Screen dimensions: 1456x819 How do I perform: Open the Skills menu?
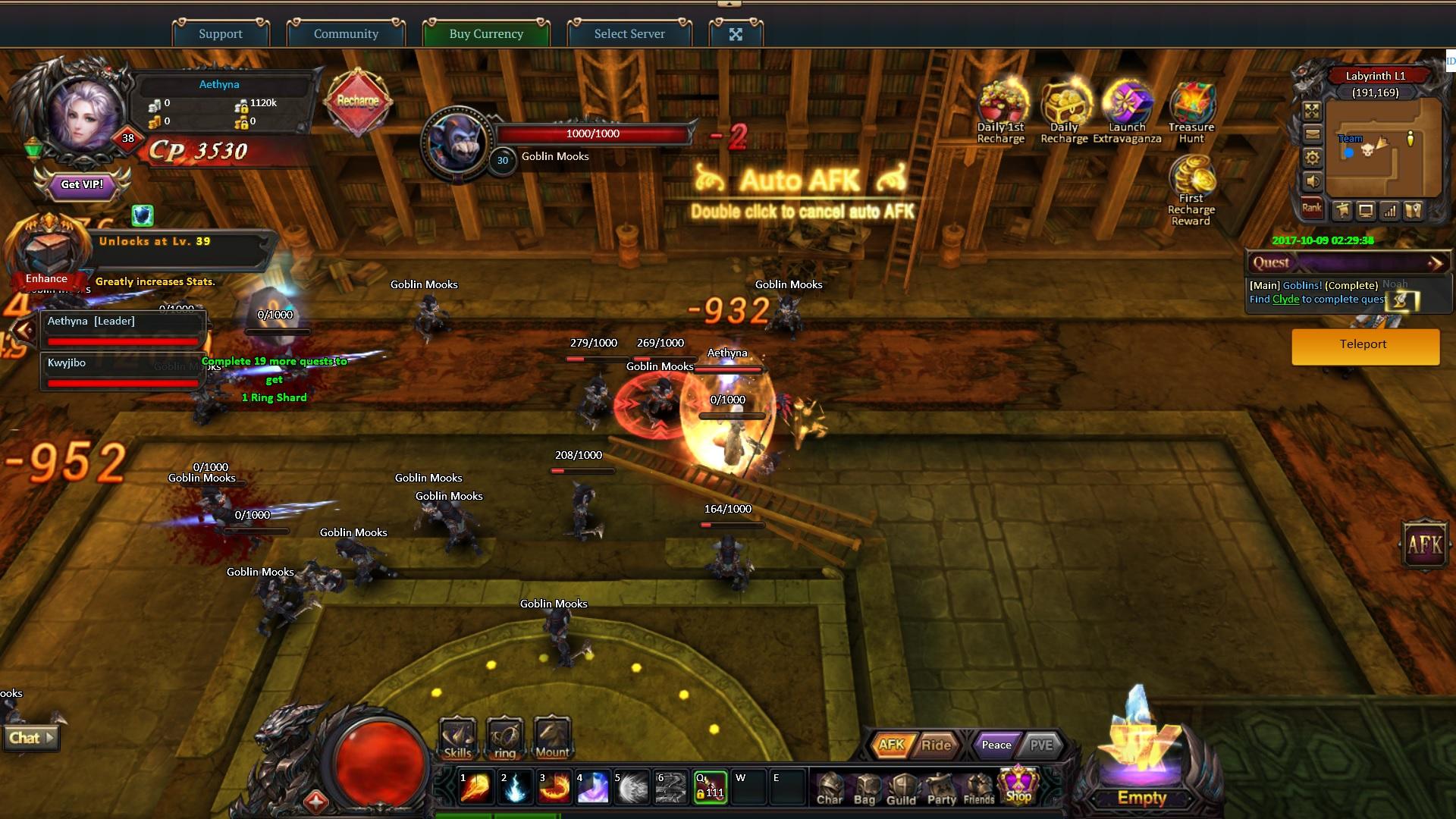(x=457, y=739)
